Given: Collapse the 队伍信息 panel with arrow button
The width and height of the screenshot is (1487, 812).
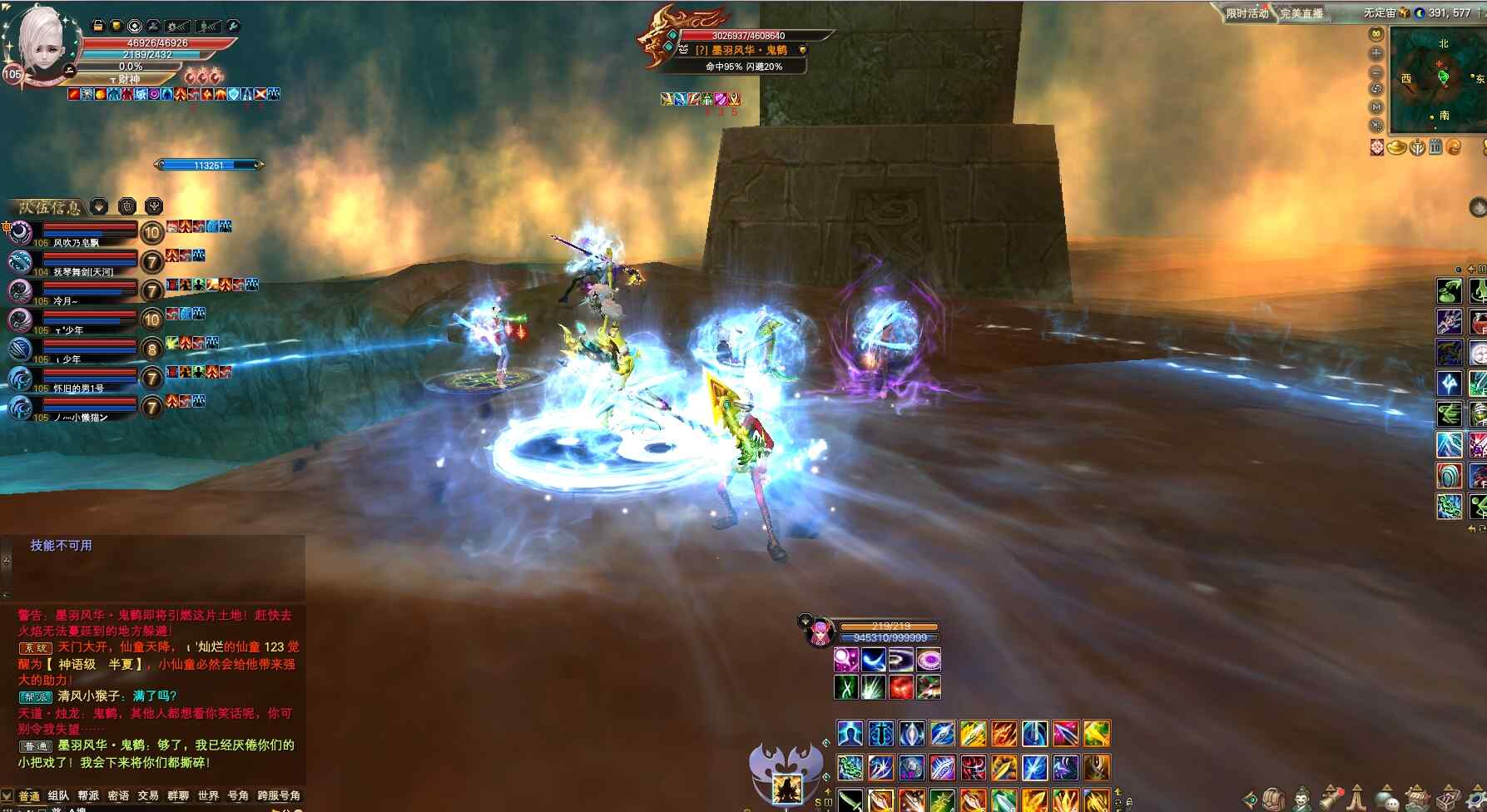Looking at the screenshot, I should point(99,206).
